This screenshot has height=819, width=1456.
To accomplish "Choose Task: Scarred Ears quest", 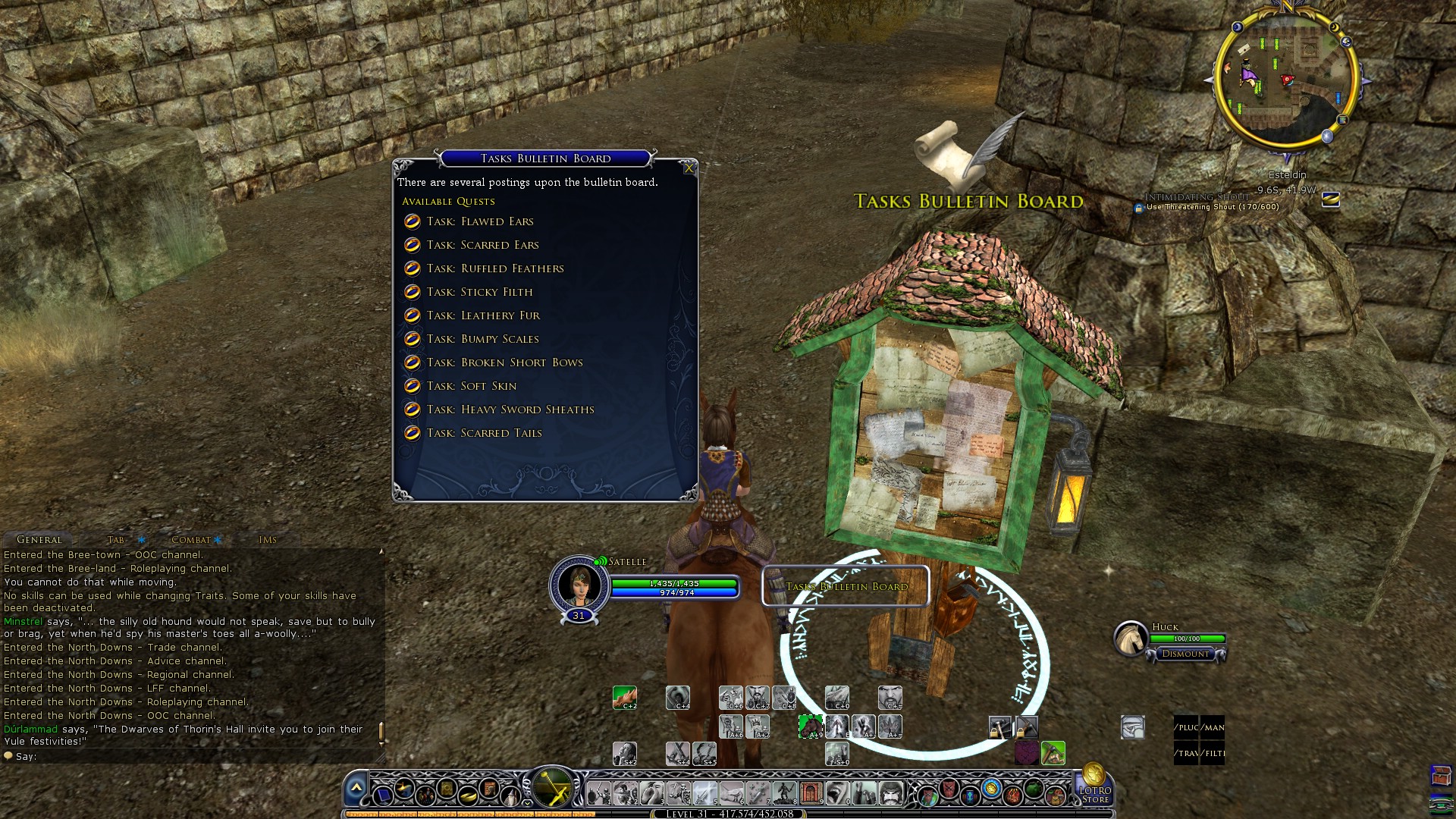I will click(482, 245).
